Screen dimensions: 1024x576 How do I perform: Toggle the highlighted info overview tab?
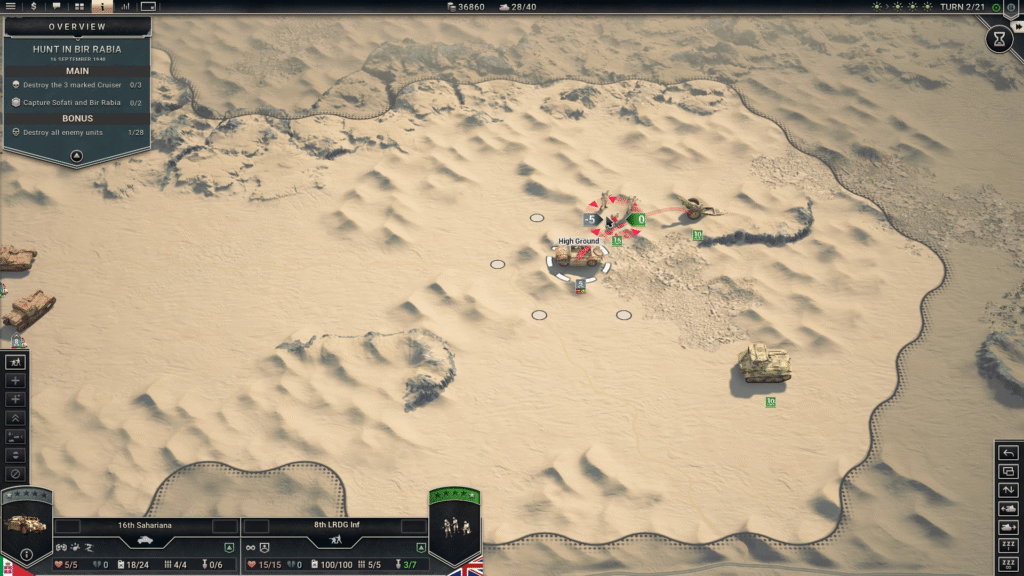click(x=102, y=7)
